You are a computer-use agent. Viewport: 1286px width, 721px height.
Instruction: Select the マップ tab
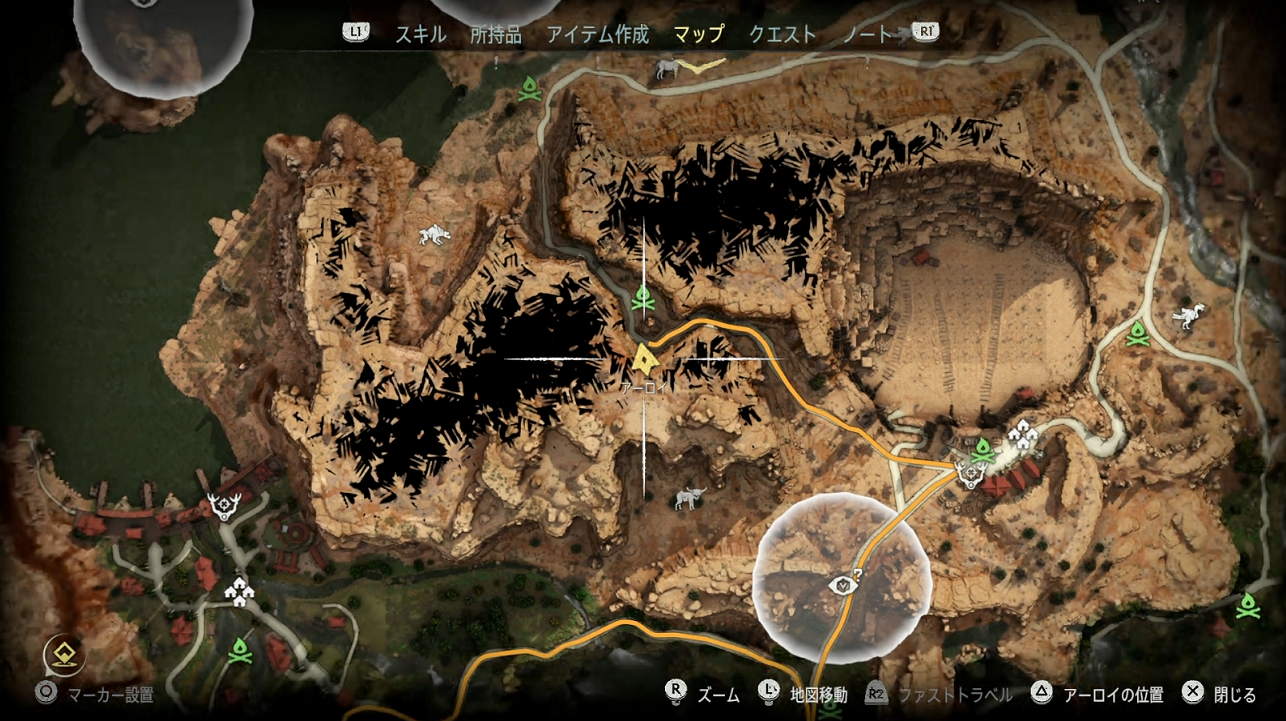coord(698,34)
